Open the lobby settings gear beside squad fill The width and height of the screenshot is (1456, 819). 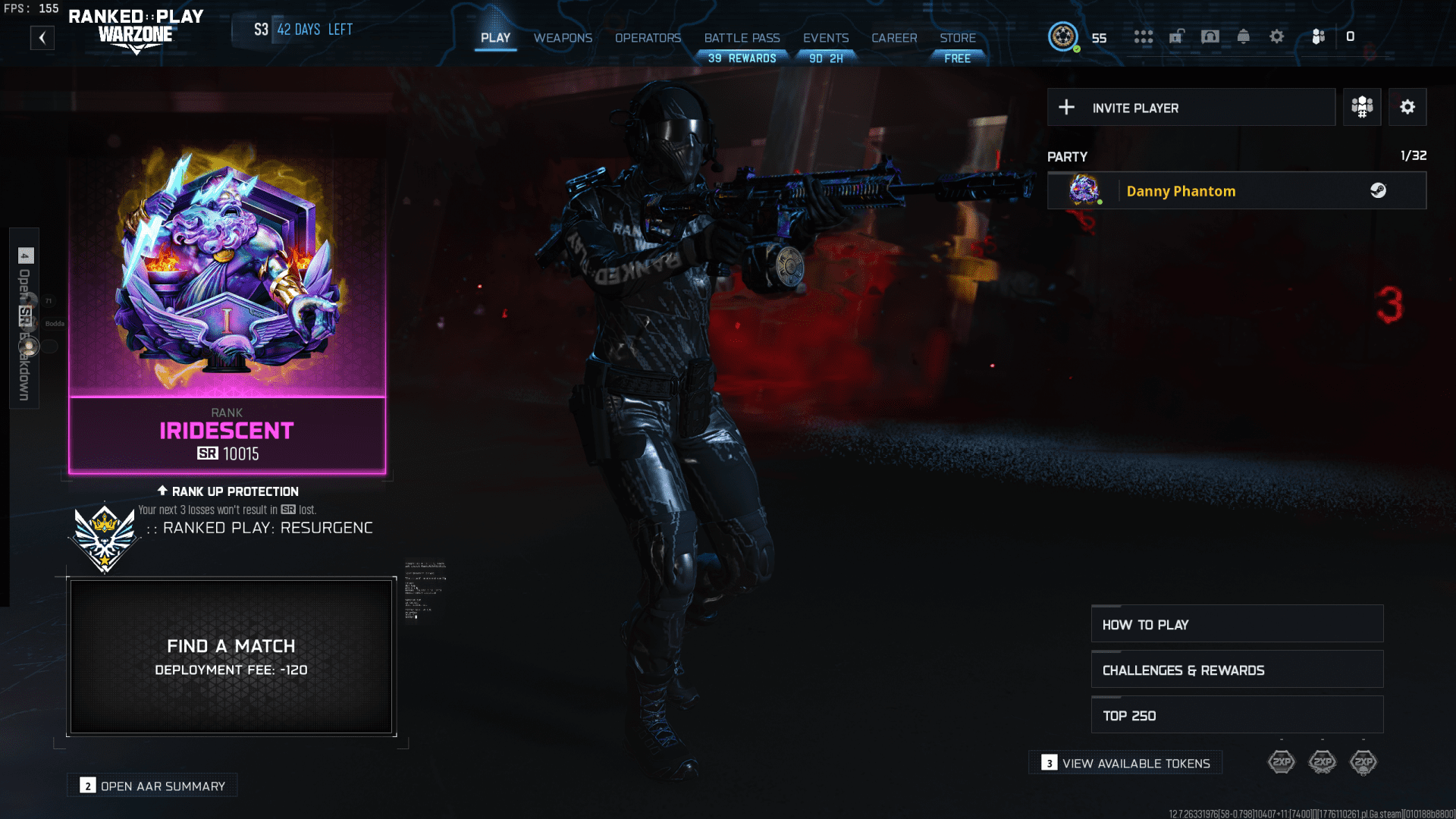click(x=1407, y=107)
